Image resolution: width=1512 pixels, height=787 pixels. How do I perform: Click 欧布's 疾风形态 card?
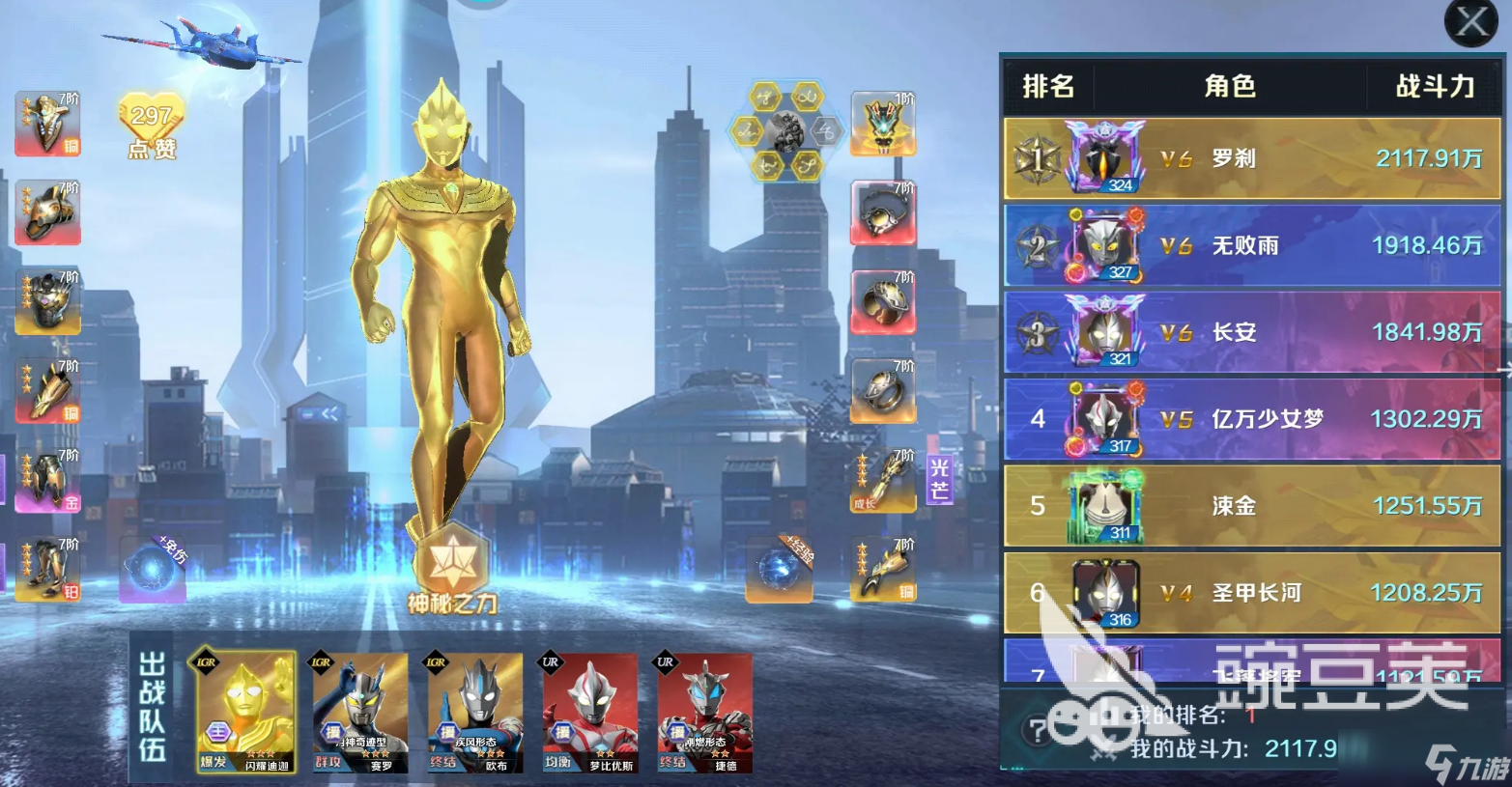pos(475,710)
